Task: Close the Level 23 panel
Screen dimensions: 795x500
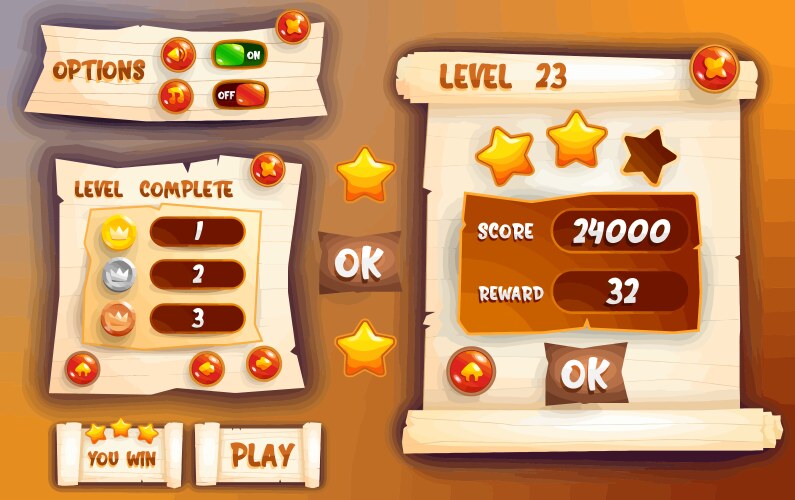Action: point(715,67)
